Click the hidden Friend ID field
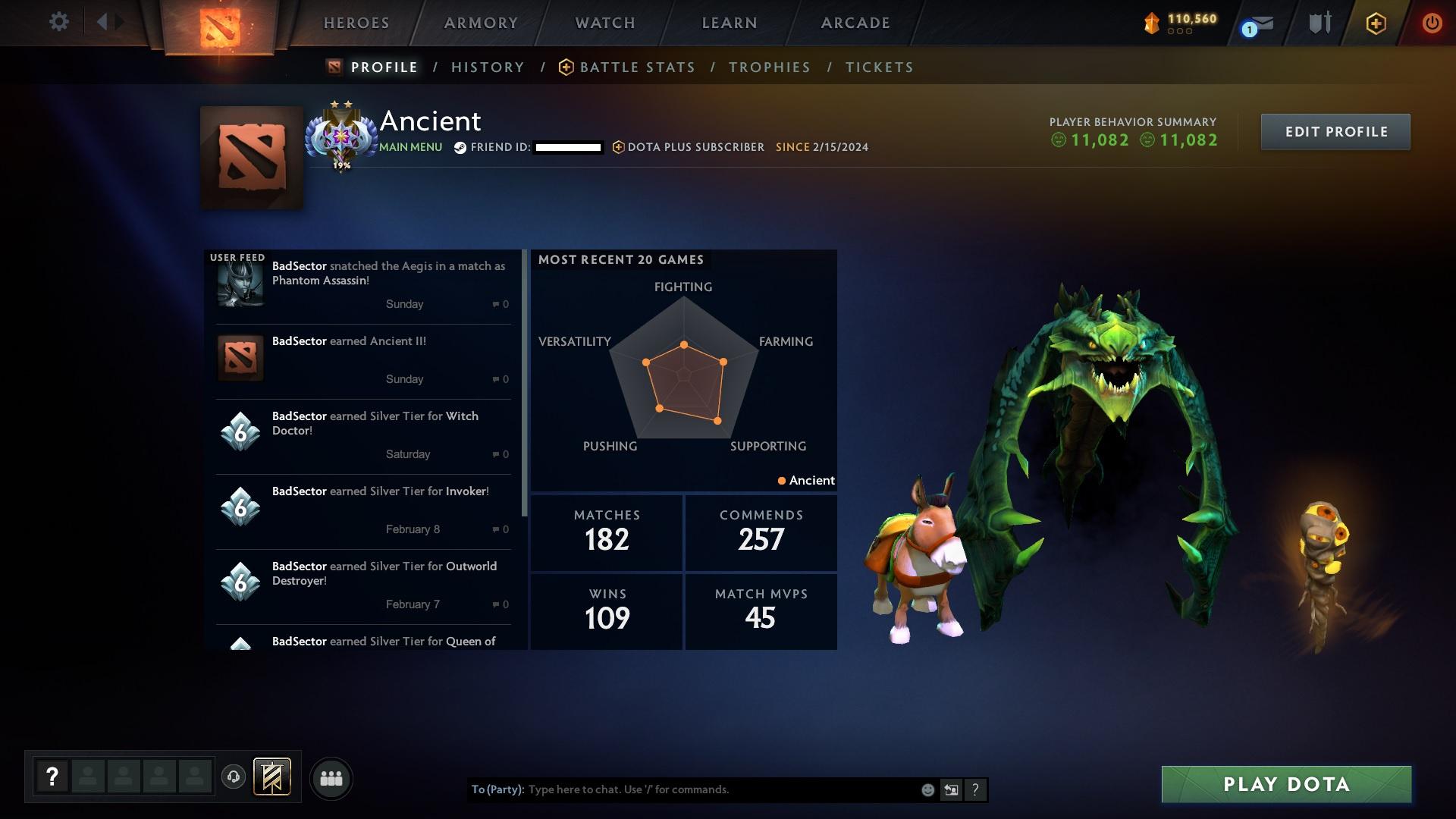The height and width of the screenshot is (819, 1456). (565, 147)
